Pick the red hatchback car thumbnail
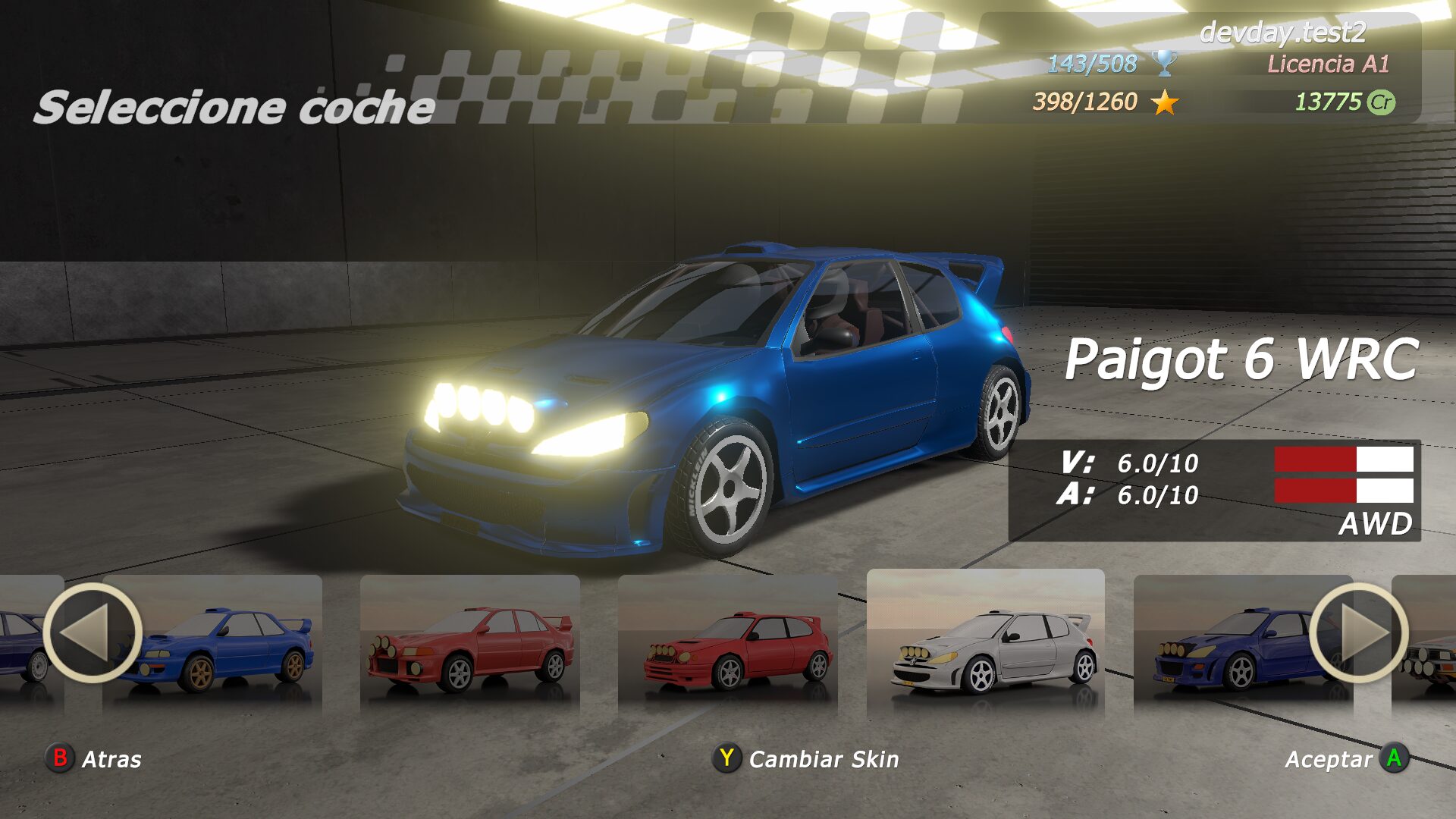 (728, 645)
